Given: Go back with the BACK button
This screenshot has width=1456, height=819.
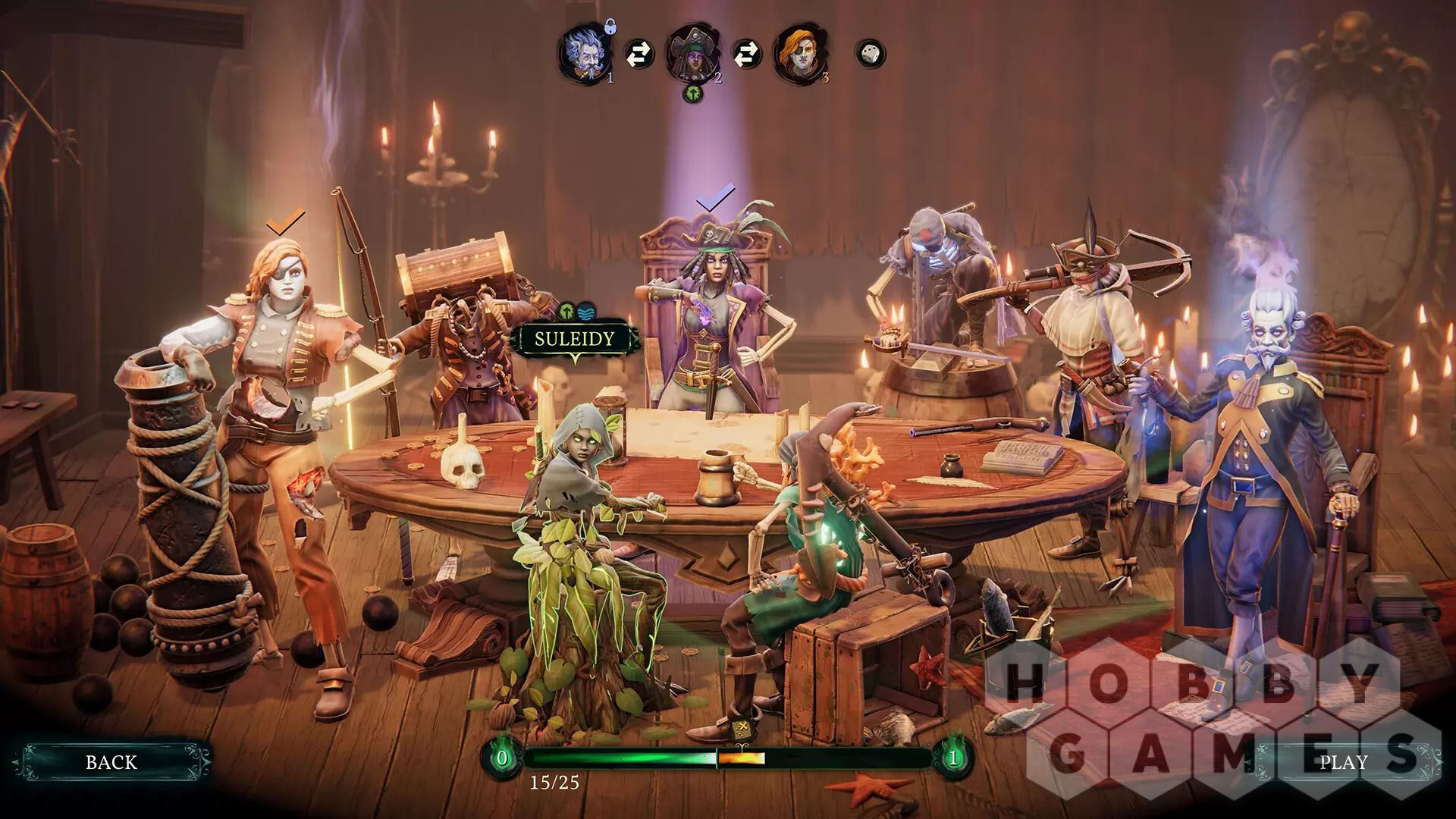Looking at the screenshot, I should point(112,762).
